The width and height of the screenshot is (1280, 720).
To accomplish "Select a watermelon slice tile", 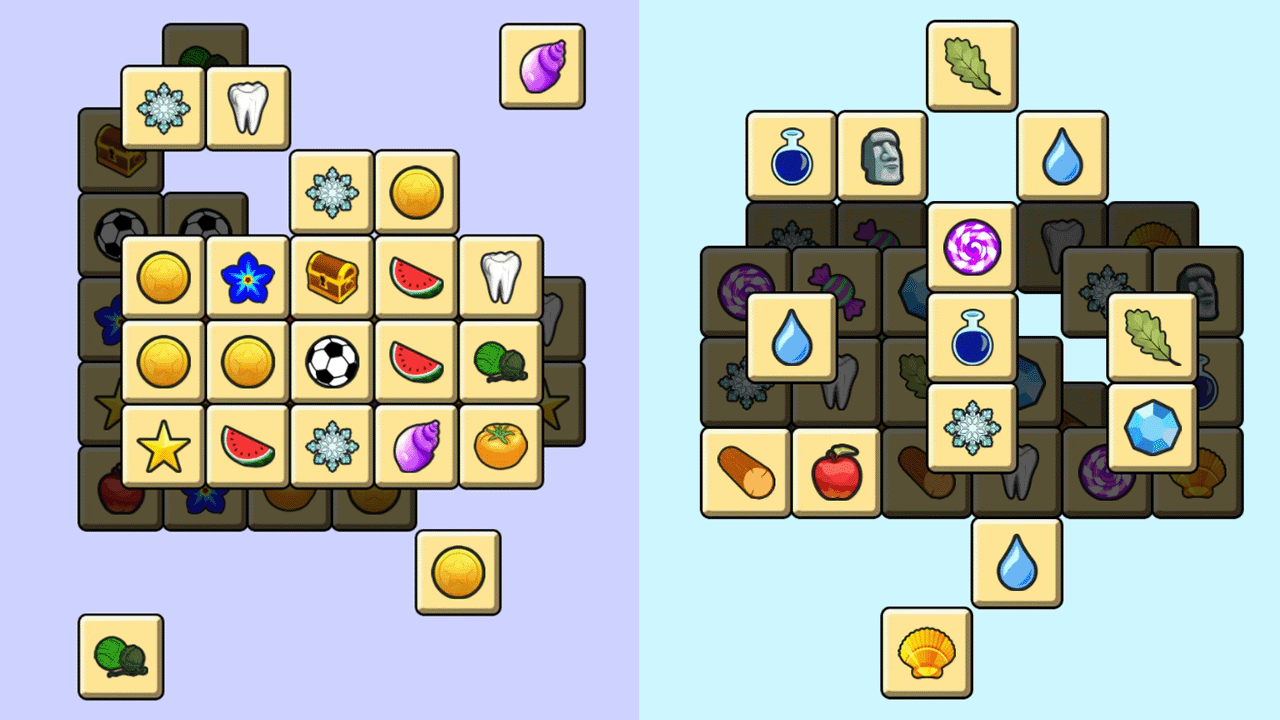I will pyautogui.click(x=415, y=276).
